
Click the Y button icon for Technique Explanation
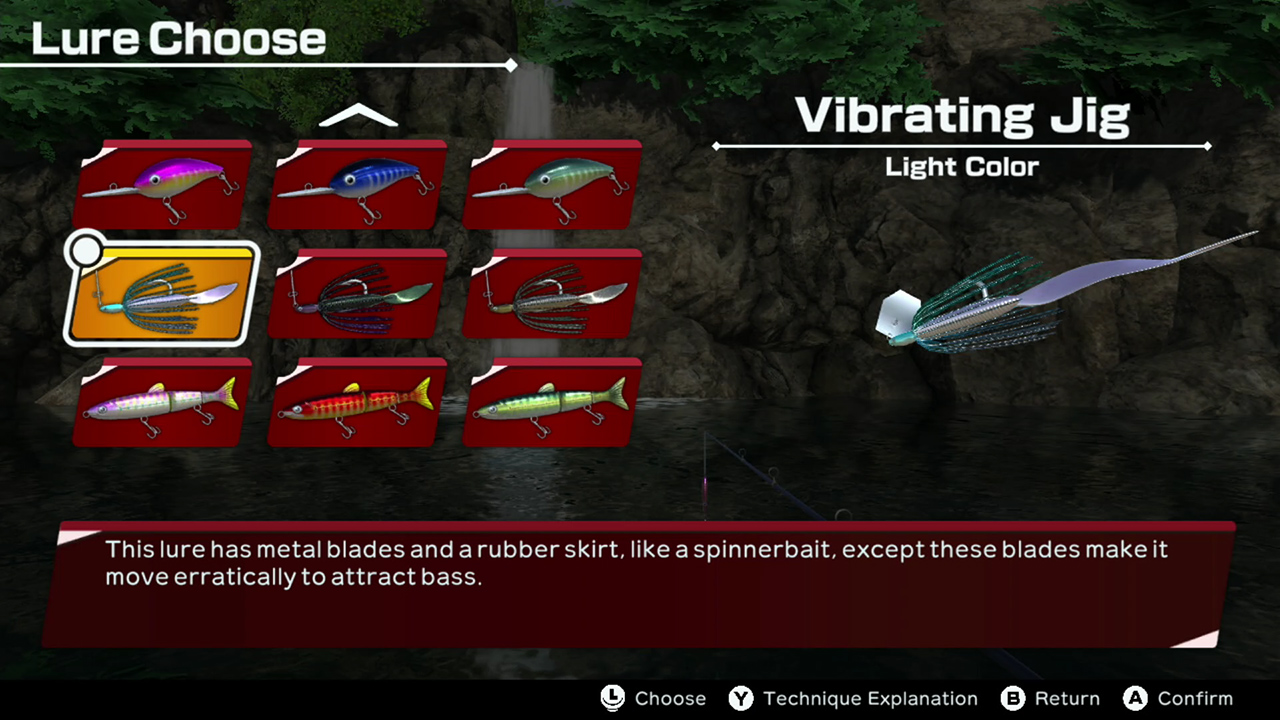coord(742,699)
